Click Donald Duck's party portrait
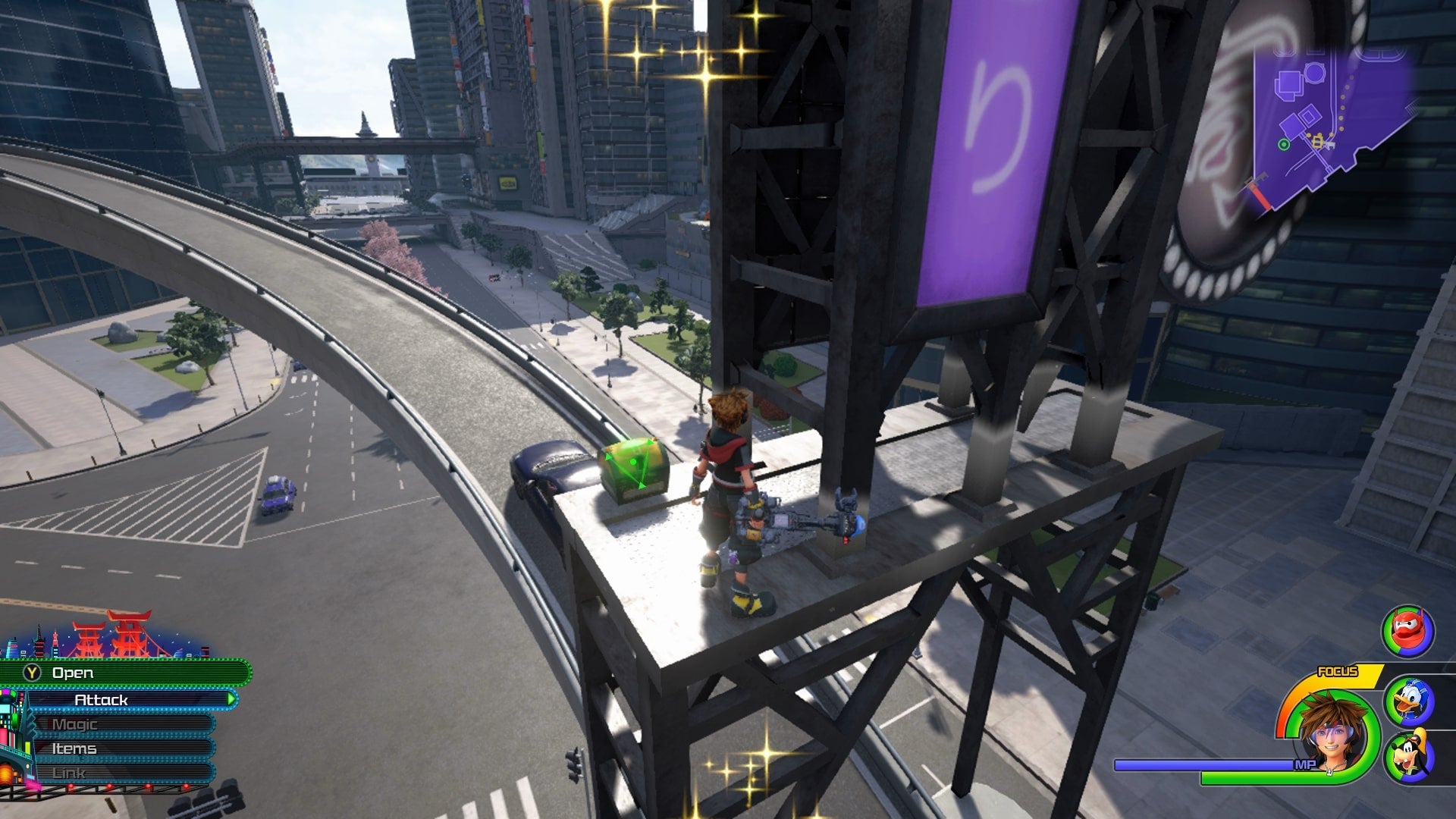 pos(1408,701)
